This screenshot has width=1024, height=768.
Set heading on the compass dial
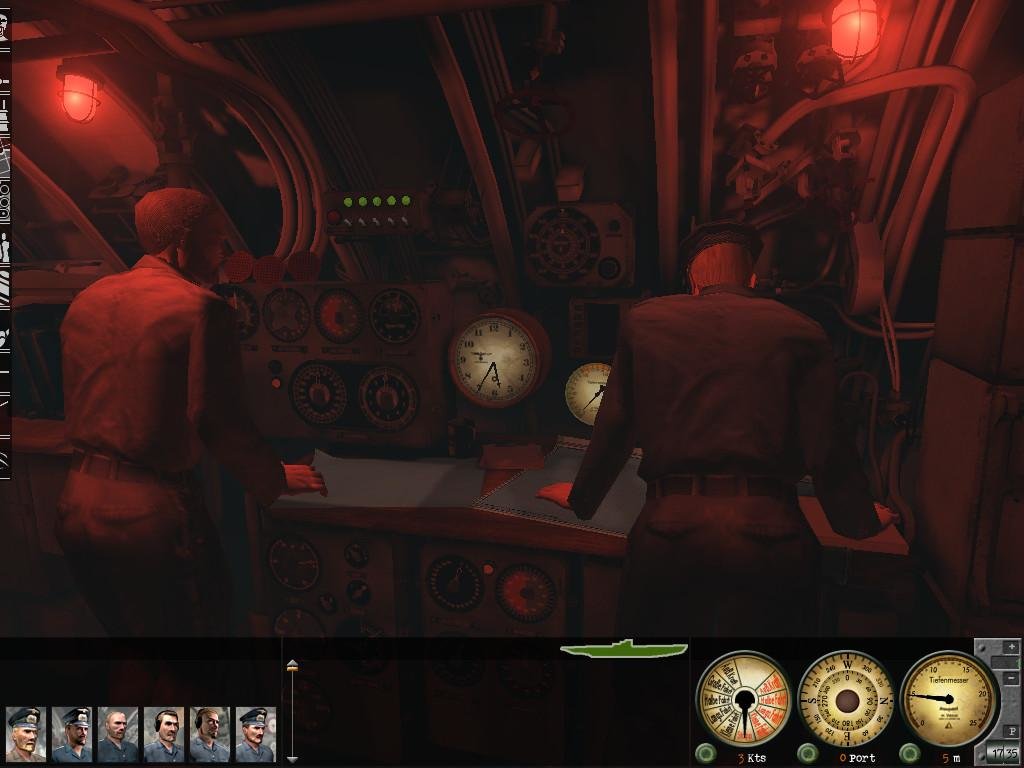847,698
